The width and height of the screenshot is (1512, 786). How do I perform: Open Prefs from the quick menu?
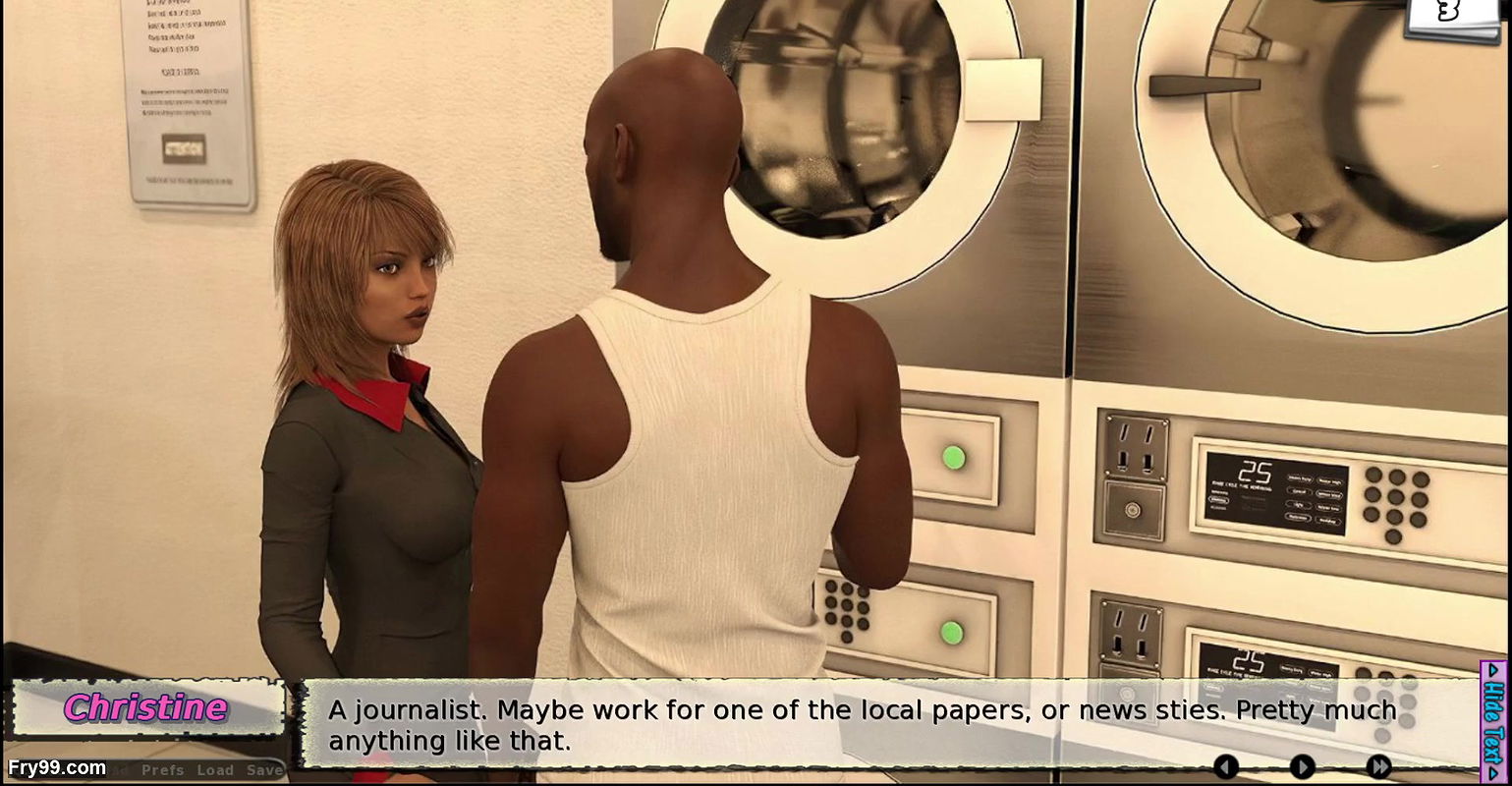coord(162,770)
